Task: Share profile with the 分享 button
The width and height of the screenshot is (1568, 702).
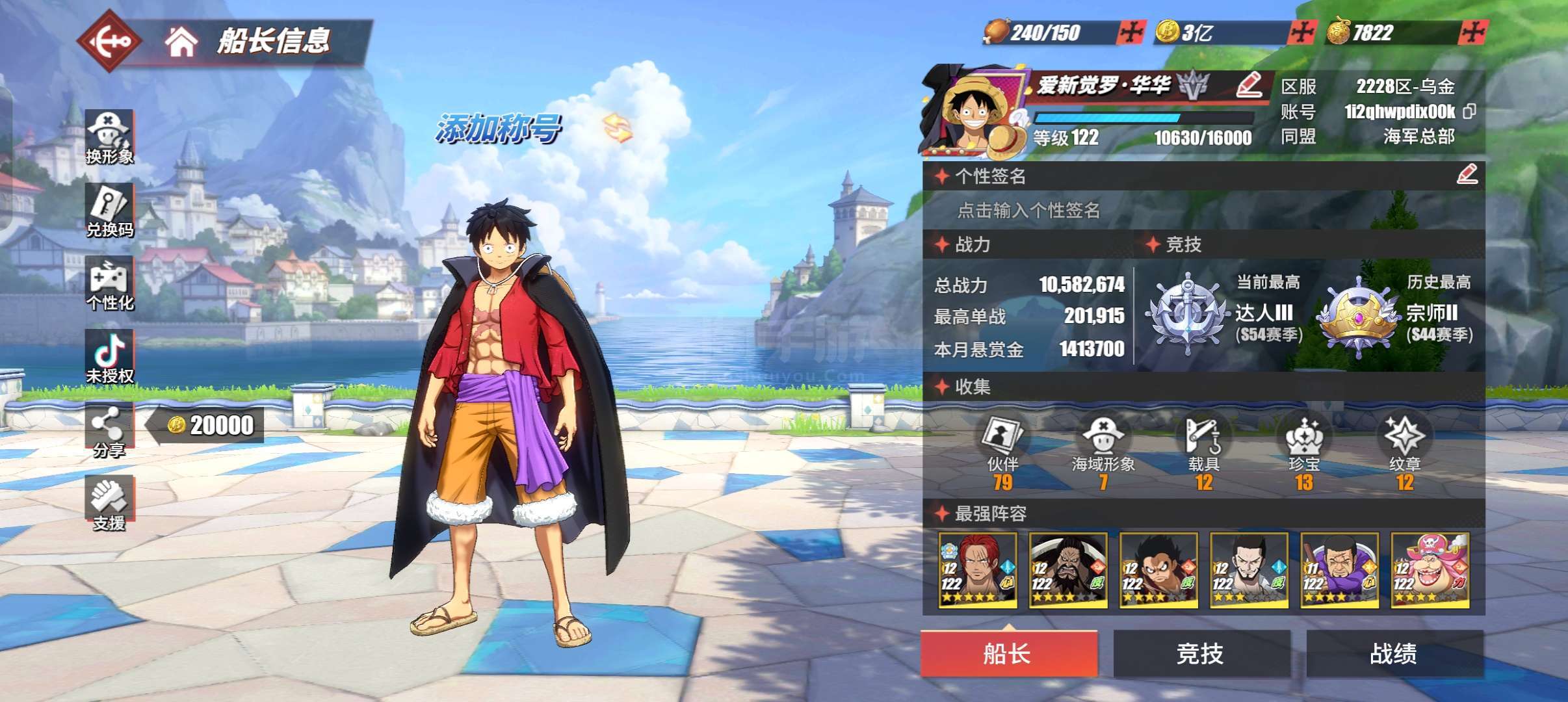Action: 109,430
